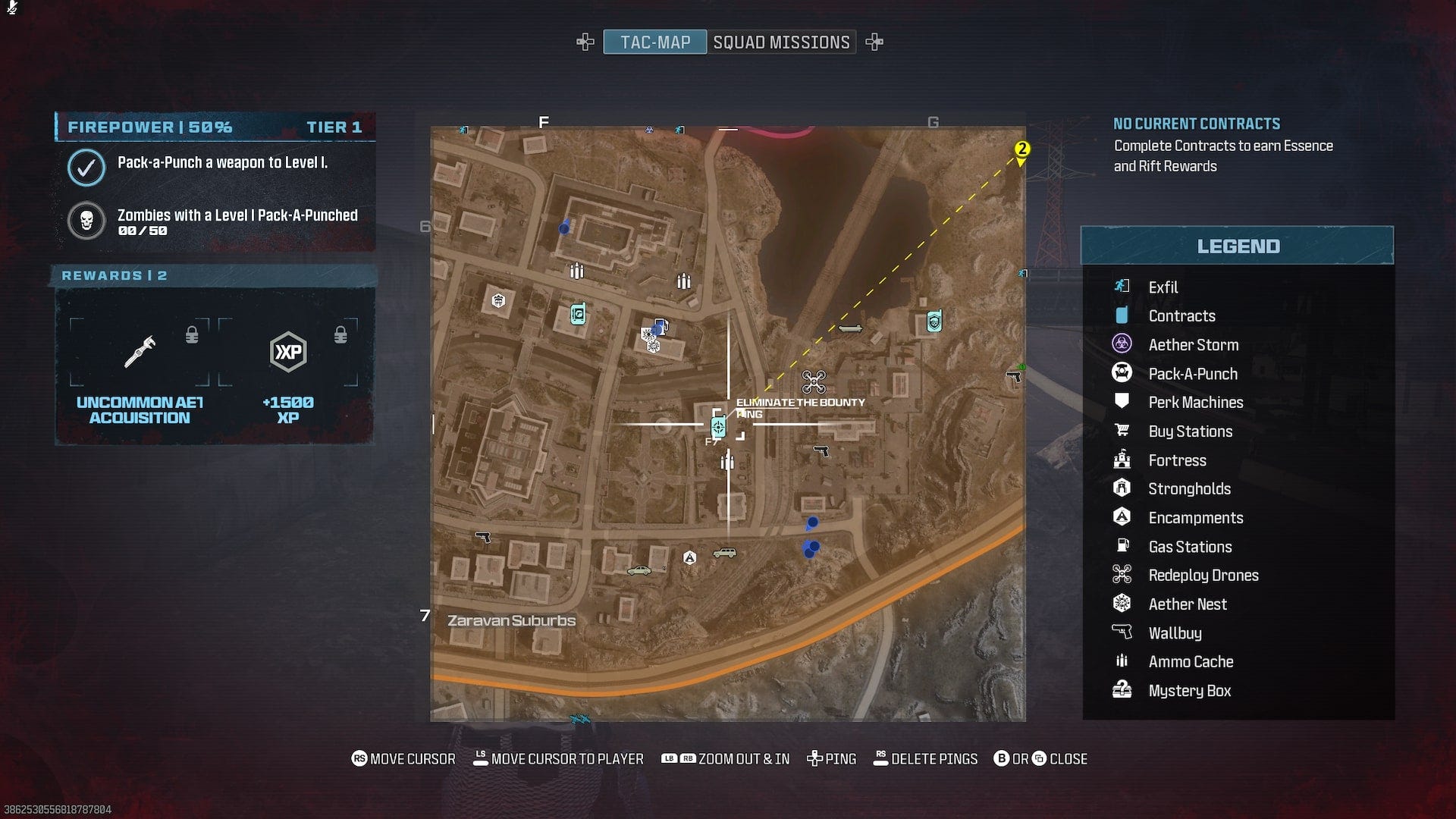Click the Zombies kill counter skull icon
The image size is (1456, 819).
tap(86, 221)
